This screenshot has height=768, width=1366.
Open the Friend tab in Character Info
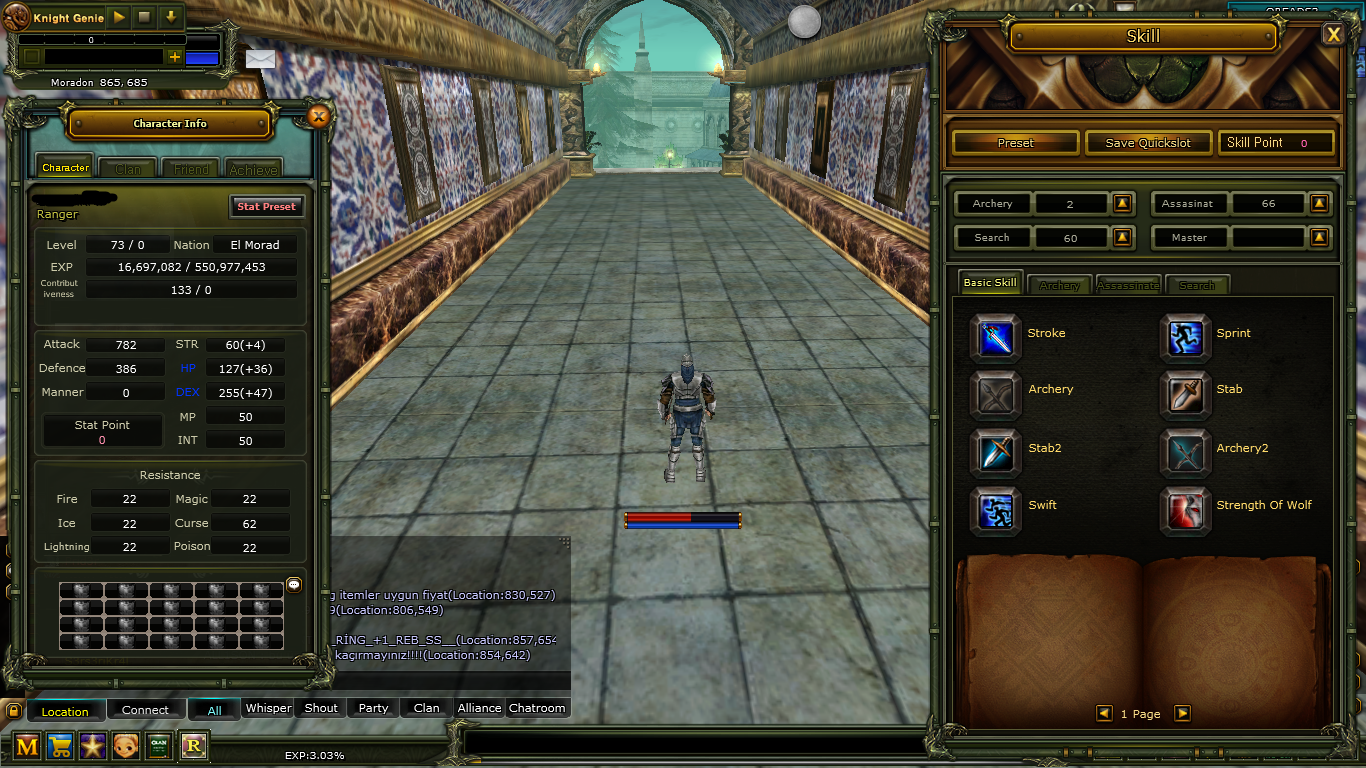[x=190, y=167]
